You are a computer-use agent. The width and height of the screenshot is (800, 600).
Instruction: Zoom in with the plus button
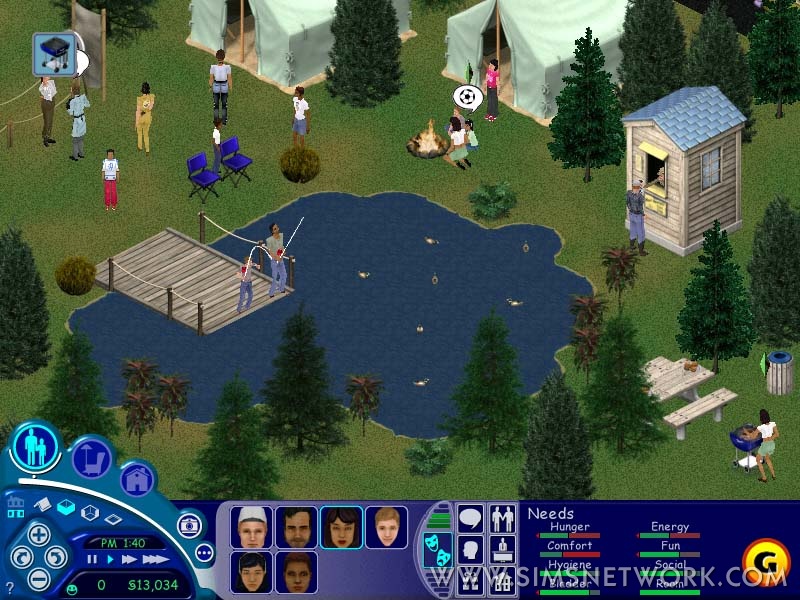click(38, 534)
